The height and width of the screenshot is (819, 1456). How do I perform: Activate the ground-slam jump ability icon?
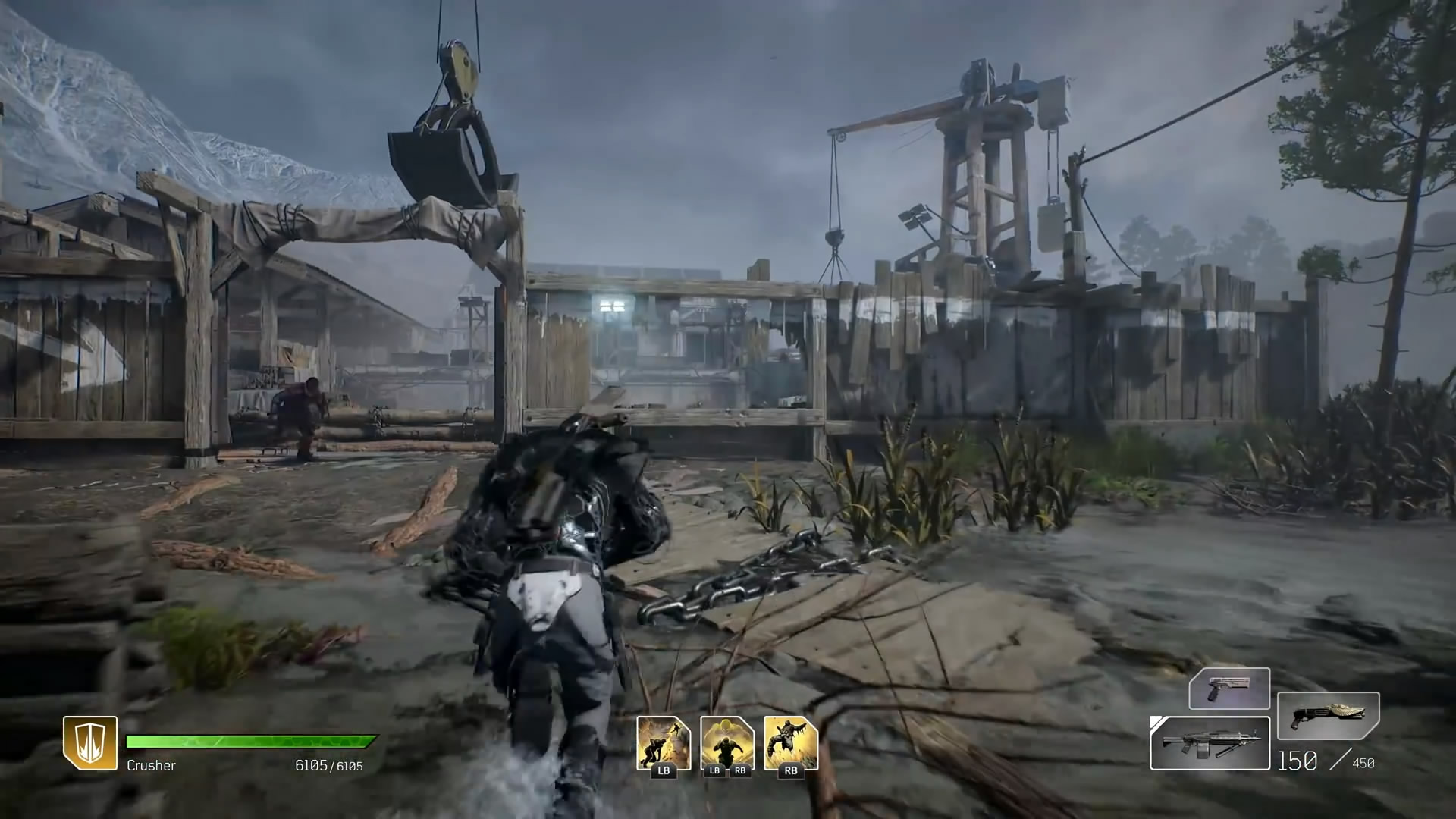[791, 743]
